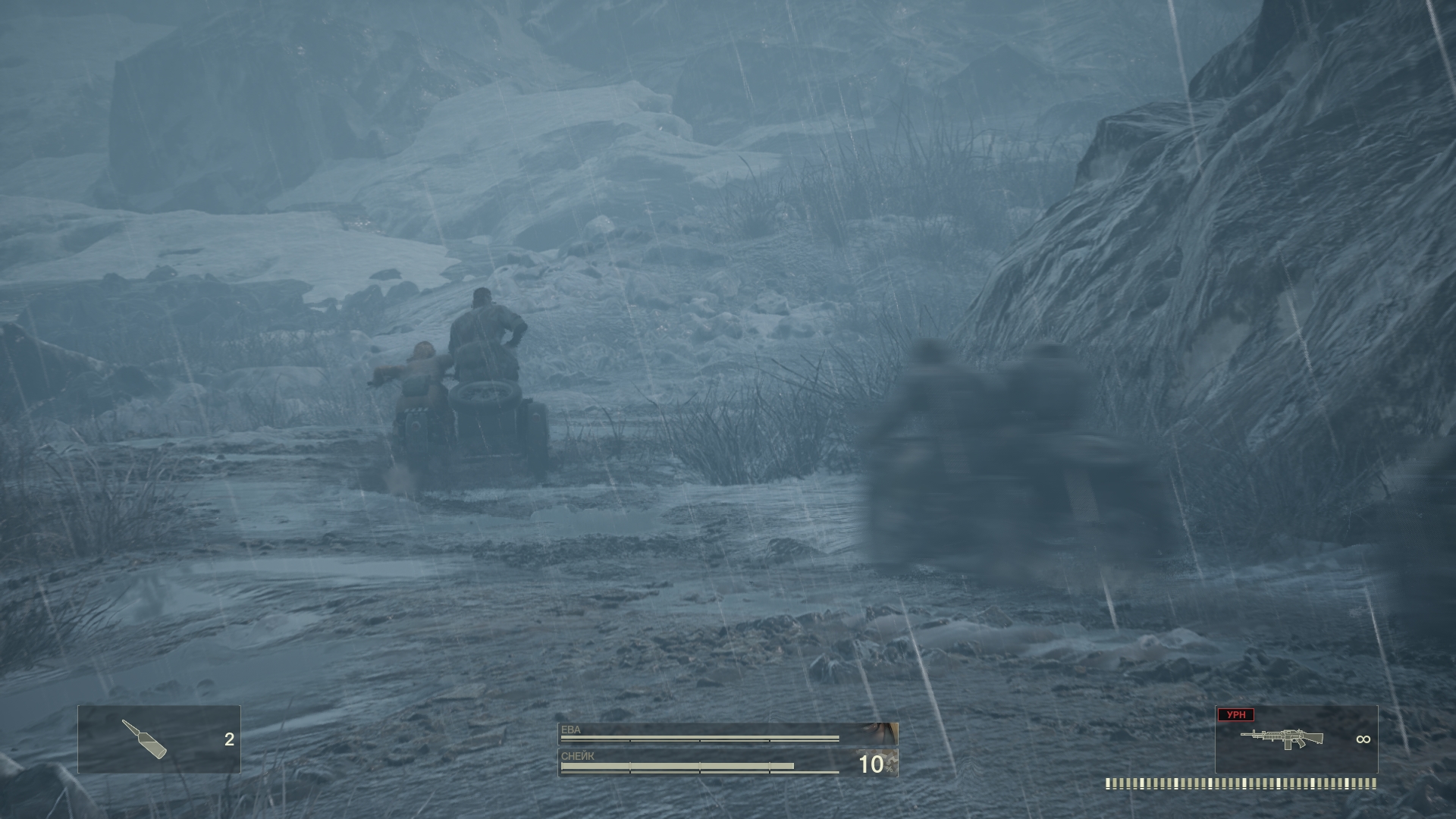Image resolution: width=1456 pixels, height=819 pixels.
Task: Select the equipped machine gun weapon slot
Action: coord(1296,739)
